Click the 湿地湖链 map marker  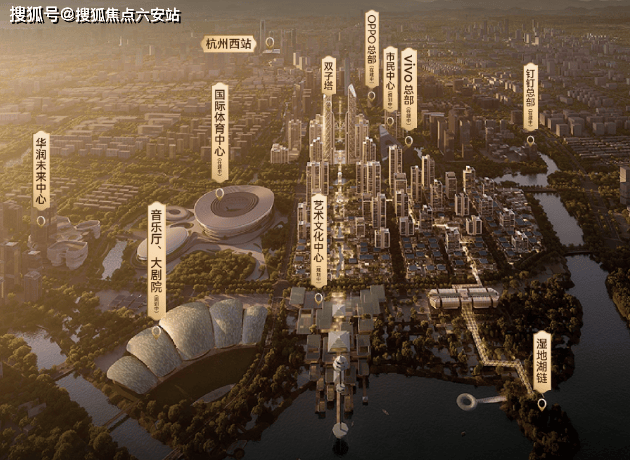point(541,365)
